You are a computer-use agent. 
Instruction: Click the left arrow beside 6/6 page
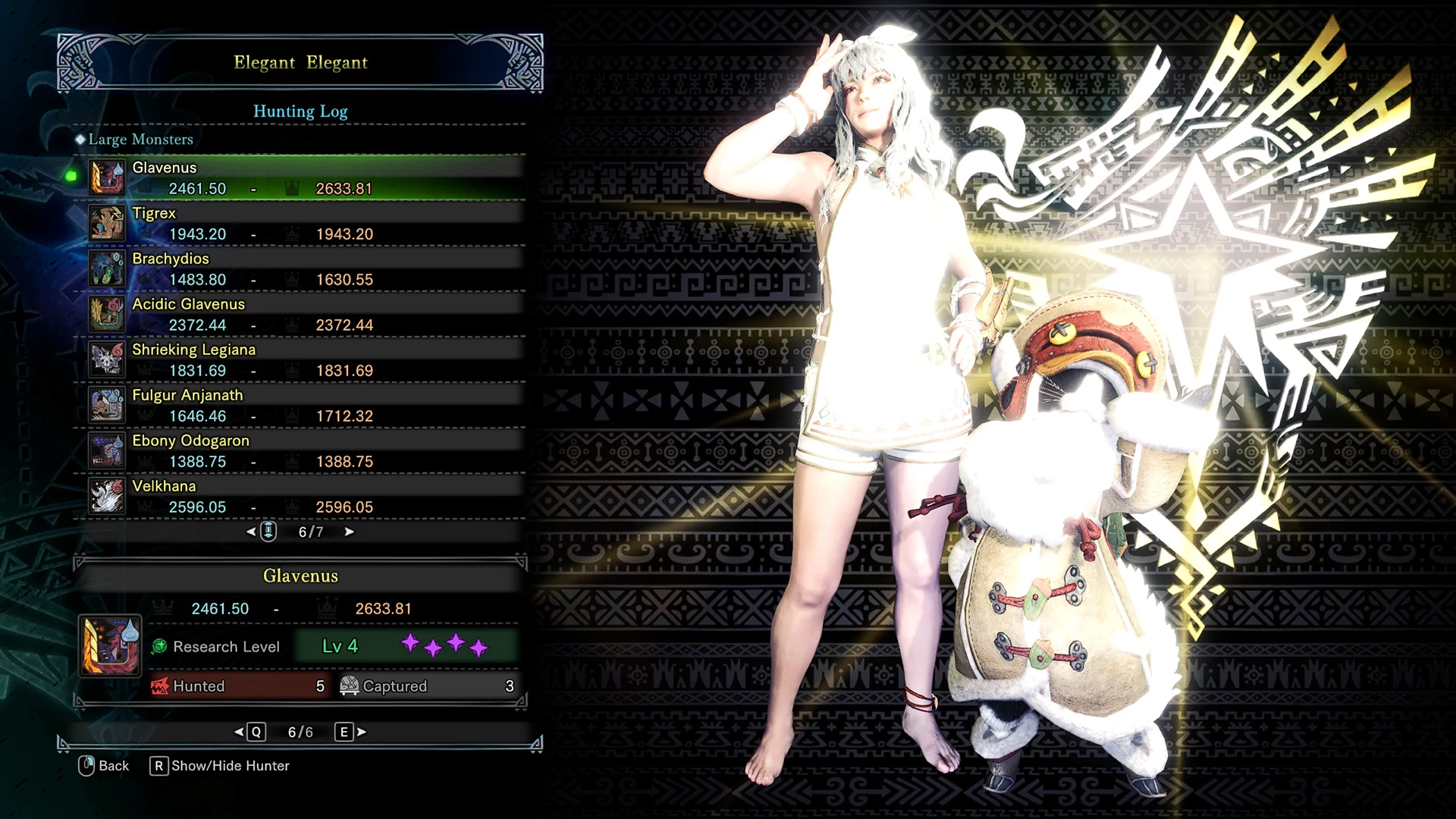coord(240,732)
